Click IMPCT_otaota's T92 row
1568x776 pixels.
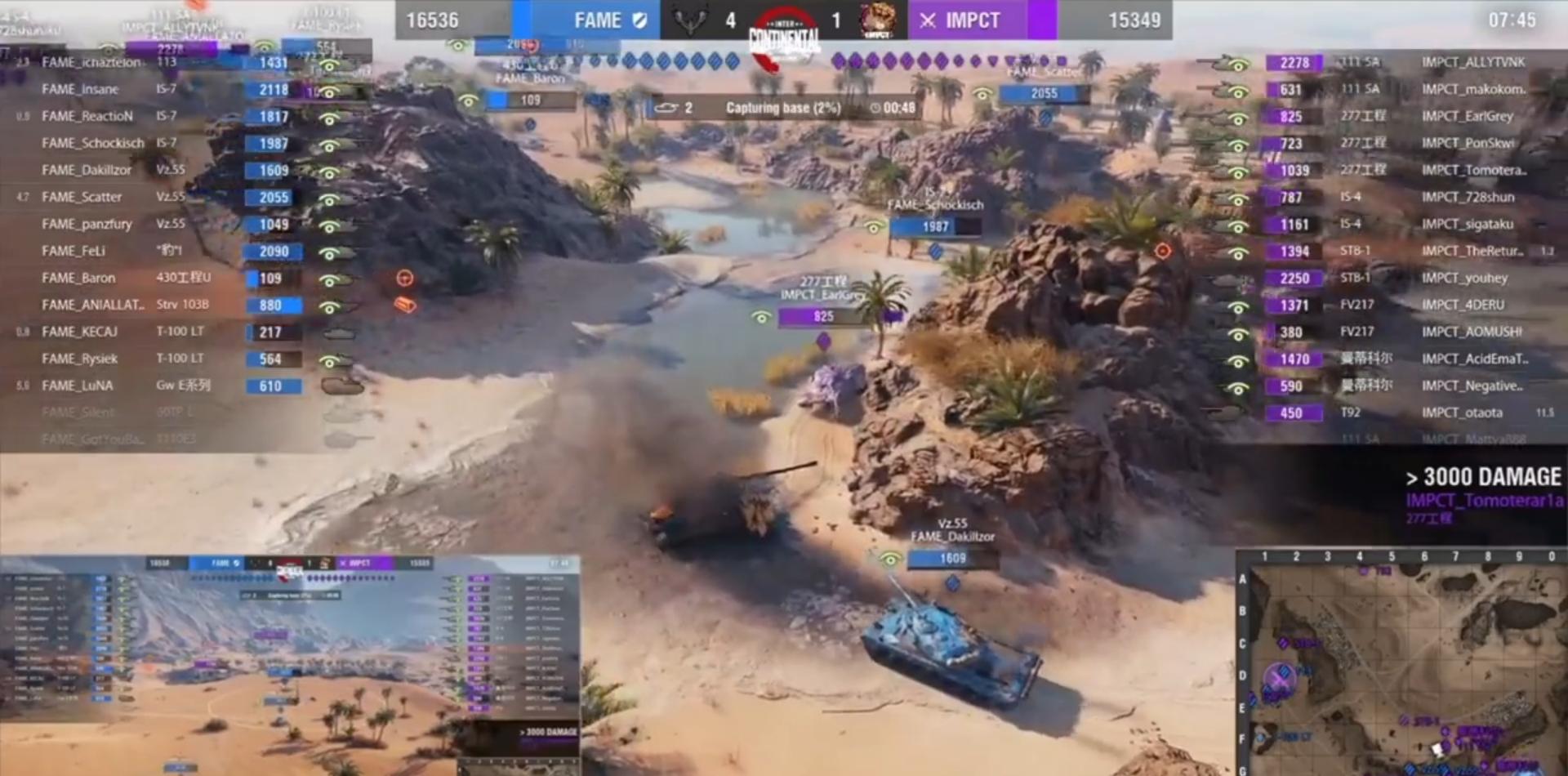tap(1461, 413)
